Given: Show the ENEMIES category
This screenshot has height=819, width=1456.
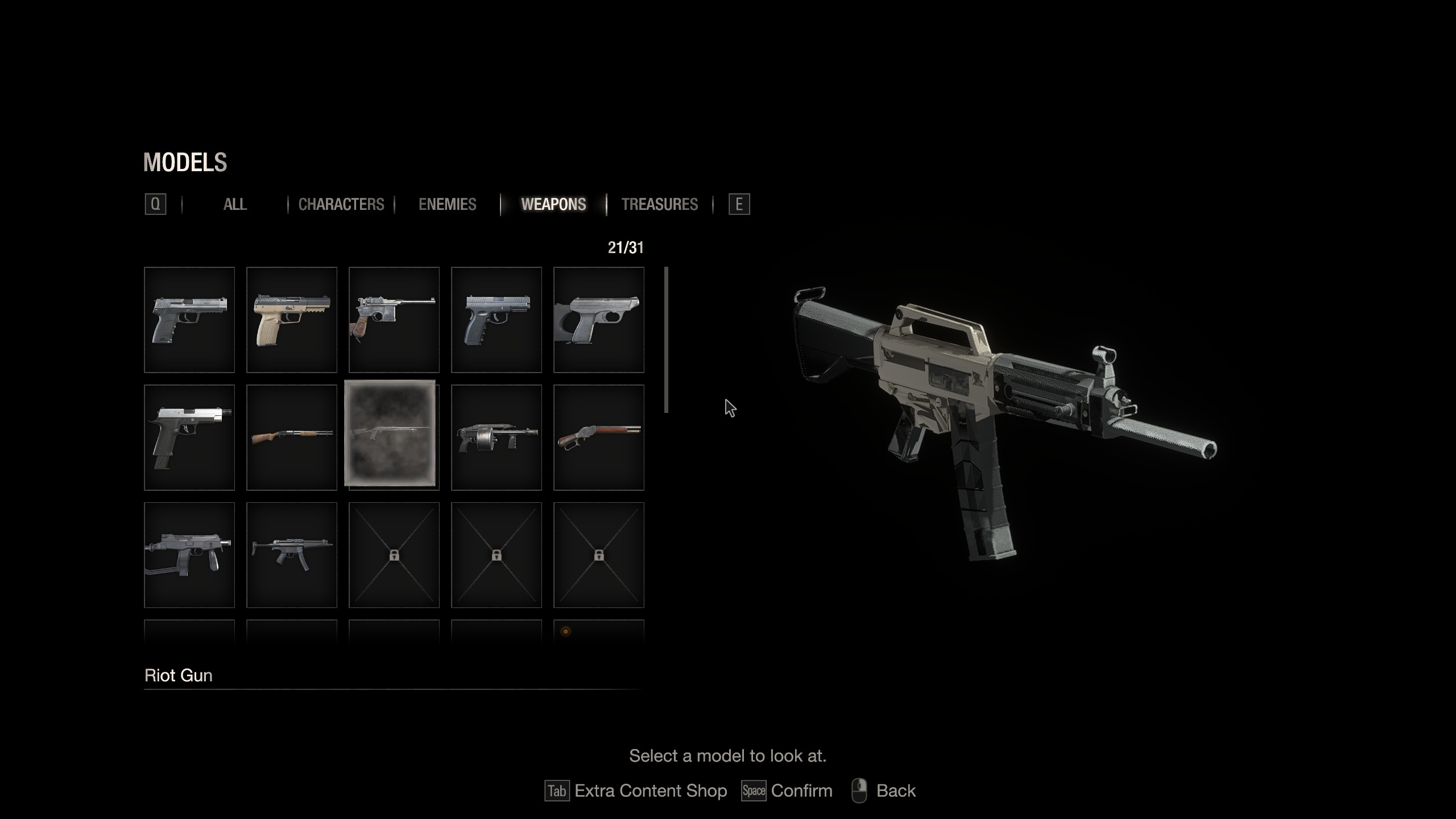Looking at the screenshot, I should (448, 205).
